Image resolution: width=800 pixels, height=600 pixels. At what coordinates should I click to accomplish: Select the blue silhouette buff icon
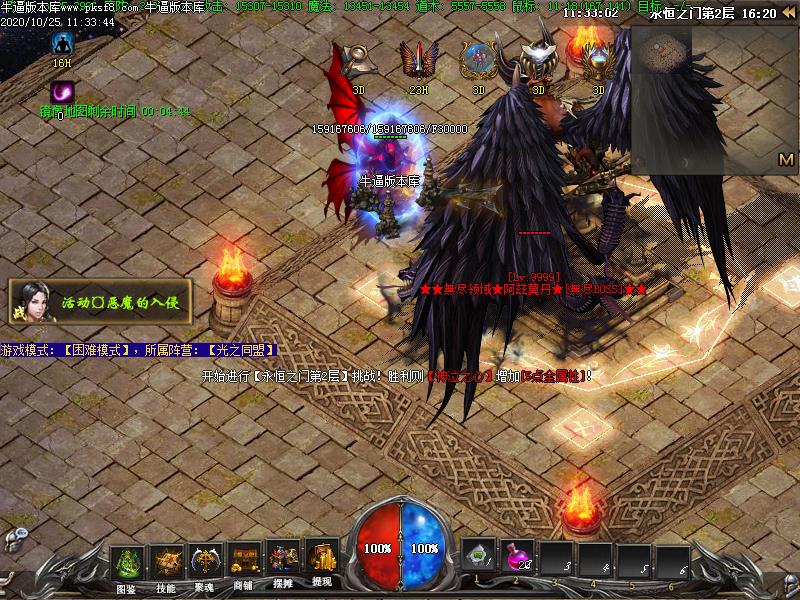63,43
